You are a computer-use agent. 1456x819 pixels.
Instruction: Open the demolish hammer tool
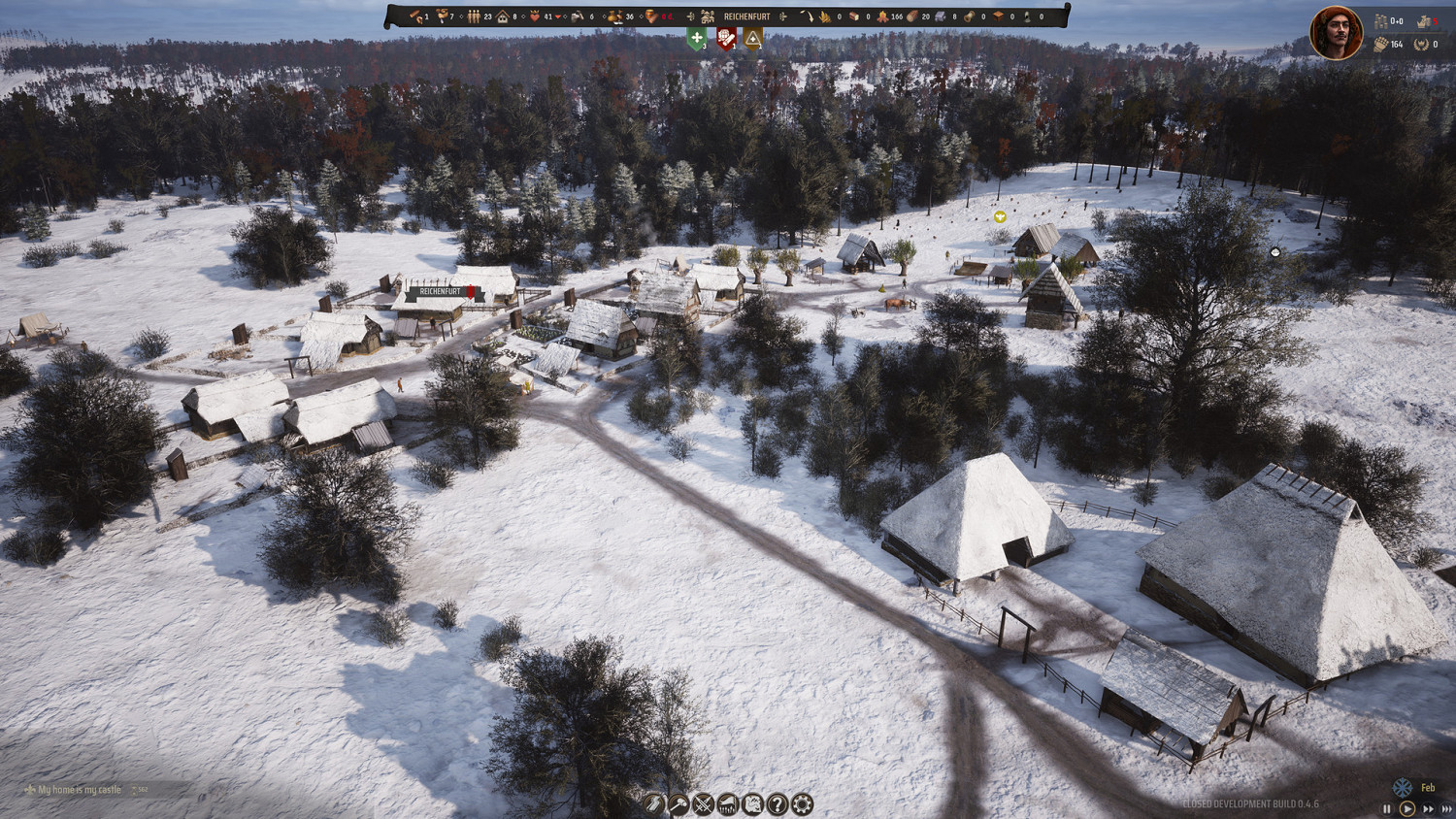pos(678,803)
